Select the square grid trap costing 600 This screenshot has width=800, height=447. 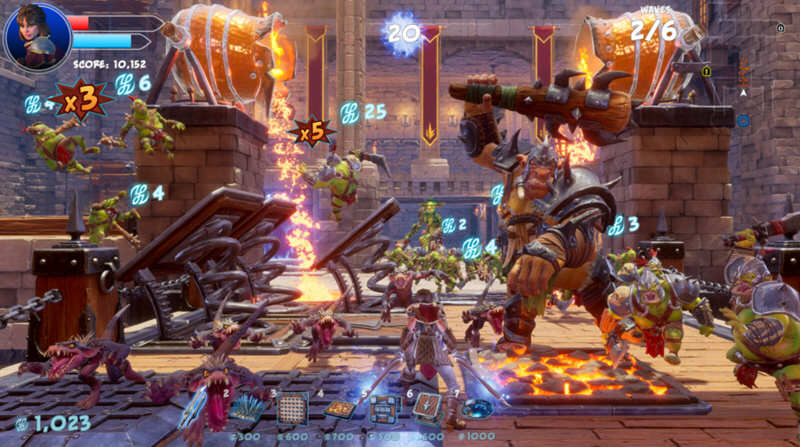(x=292, y=408)
